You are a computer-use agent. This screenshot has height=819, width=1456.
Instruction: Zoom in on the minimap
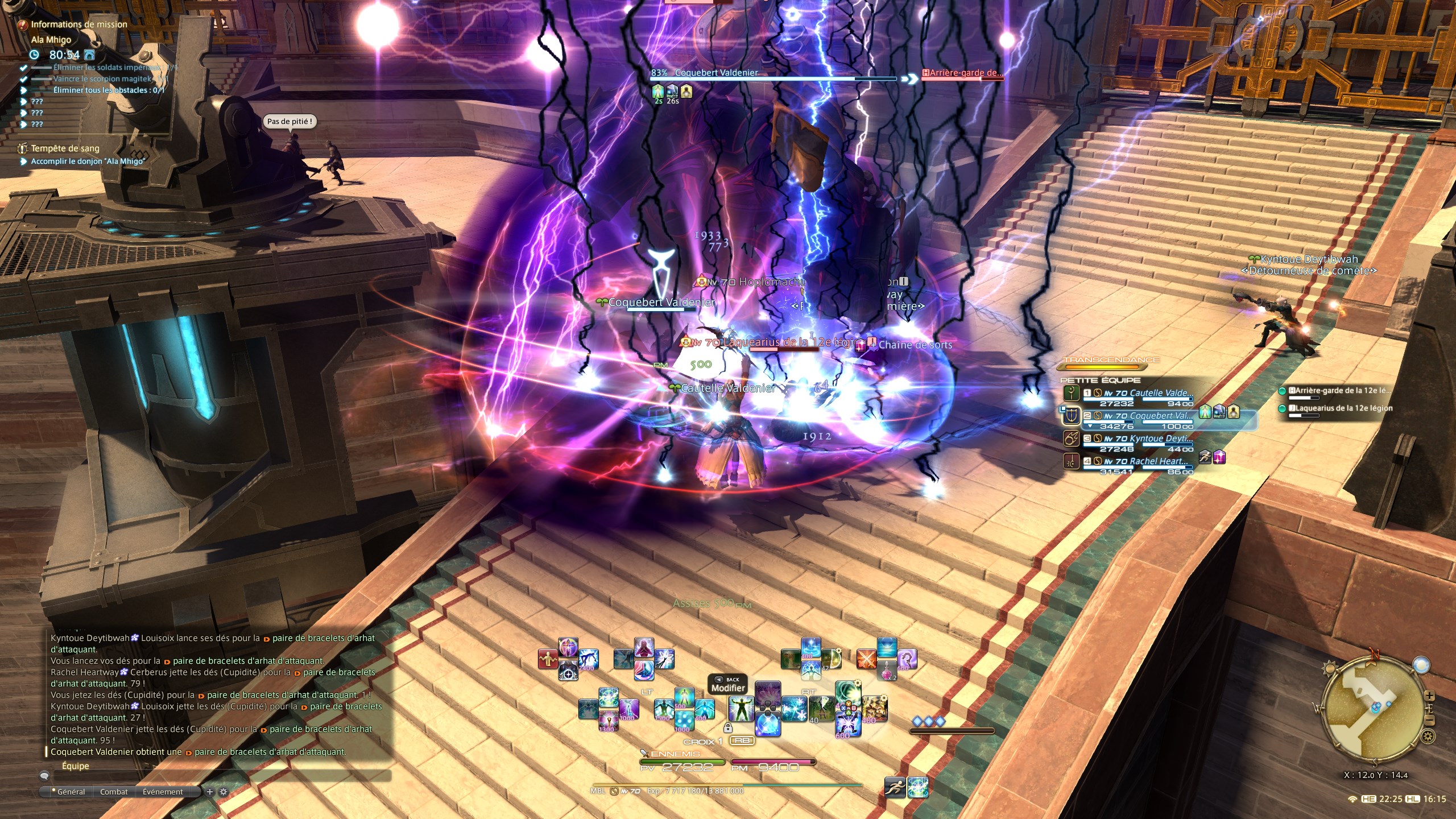(x=1429, y=696)
